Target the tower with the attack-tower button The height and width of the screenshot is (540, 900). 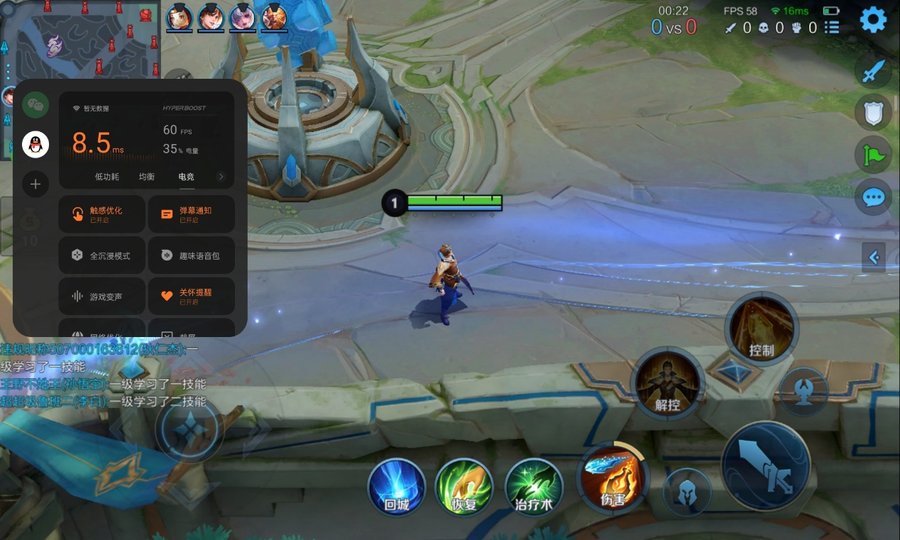[x=803, y=388]
